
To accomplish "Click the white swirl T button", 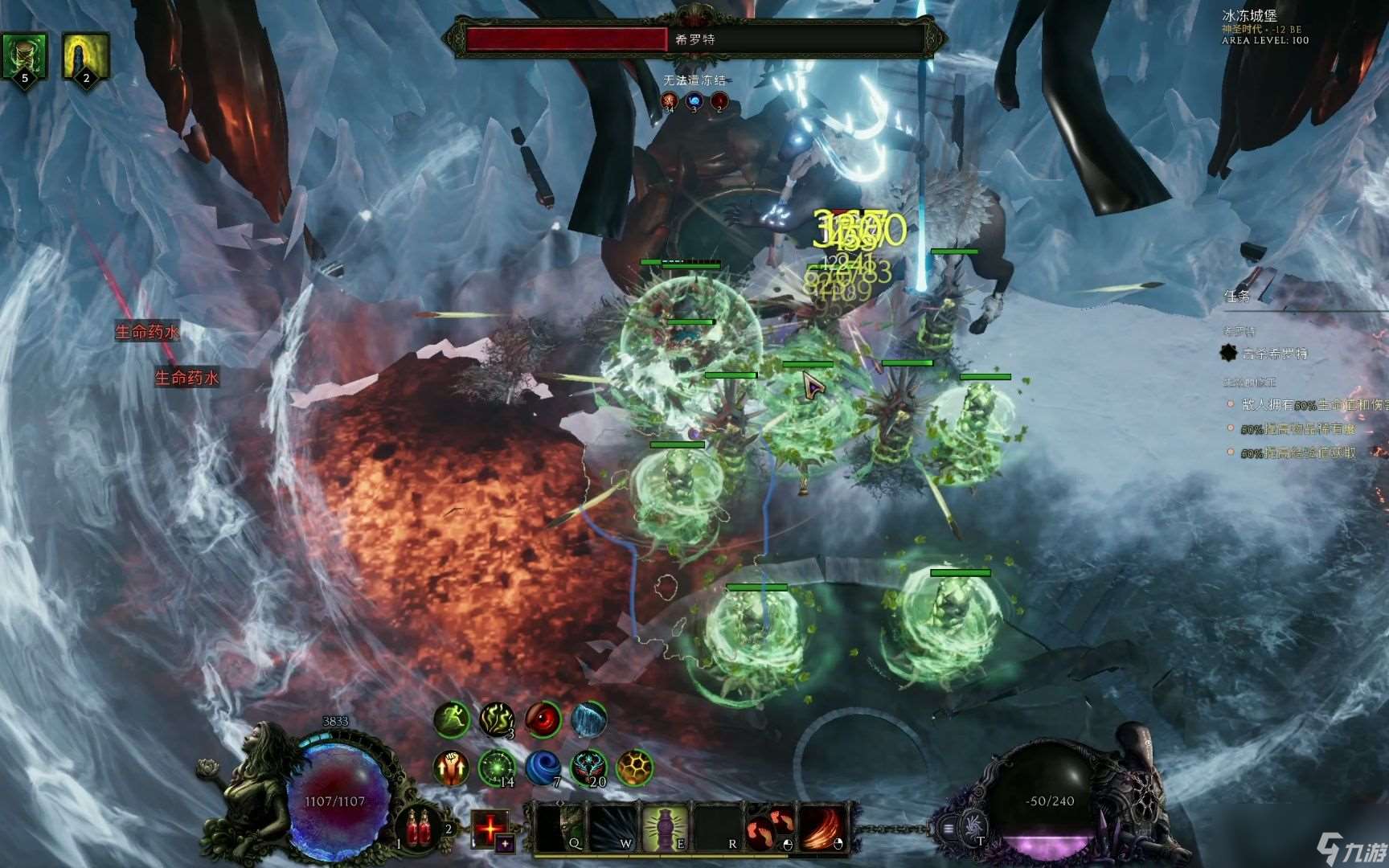I will point(973,826).
